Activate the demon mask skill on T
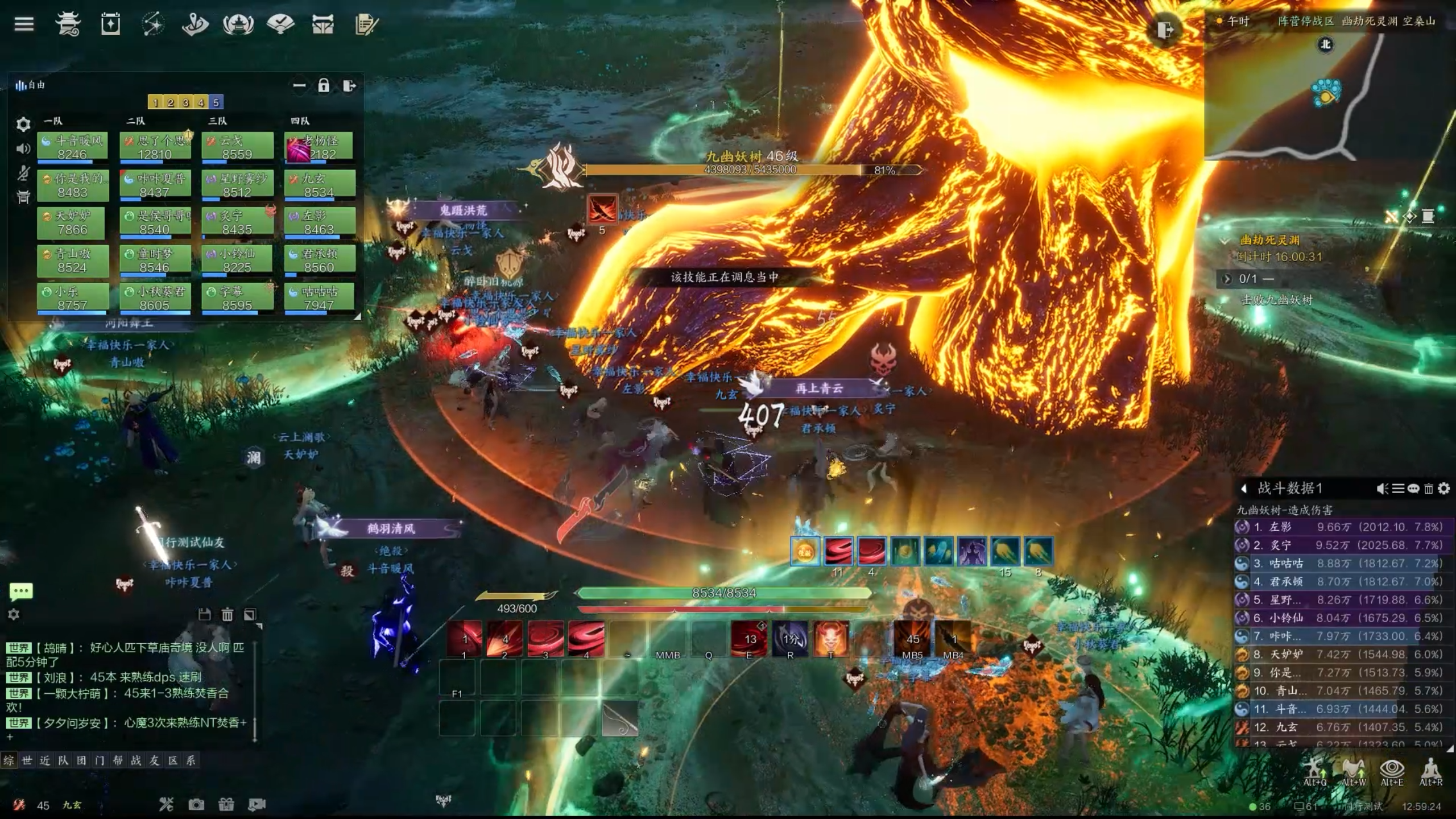The image size is (1456, 819). pos(830,638)
